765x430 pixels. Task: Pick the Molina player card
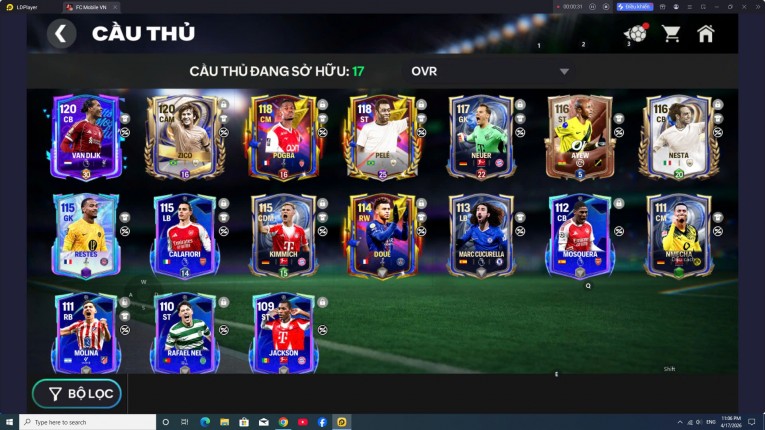85,334
